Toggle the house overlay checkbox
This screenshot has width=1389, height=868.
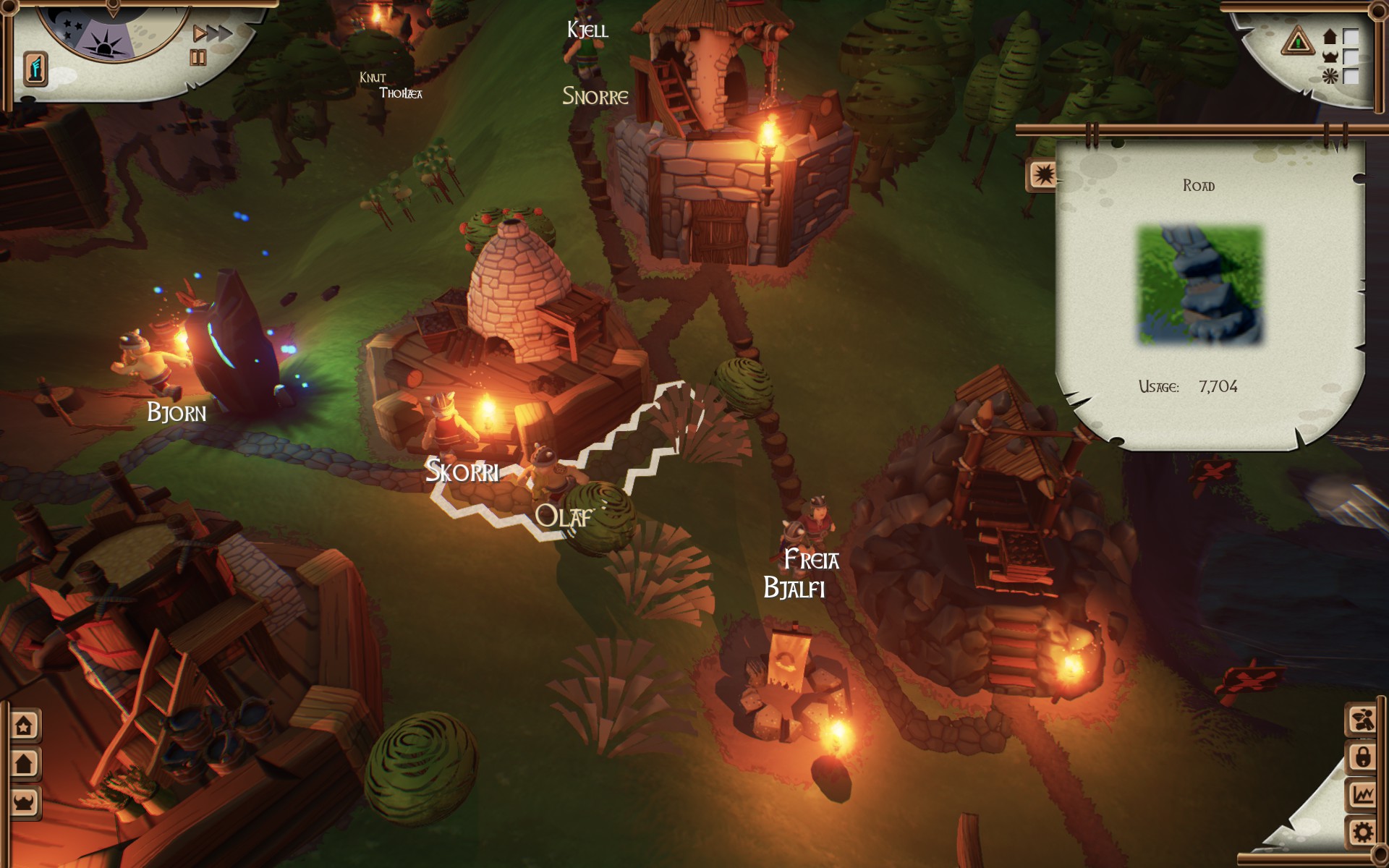click(1351, 36)
